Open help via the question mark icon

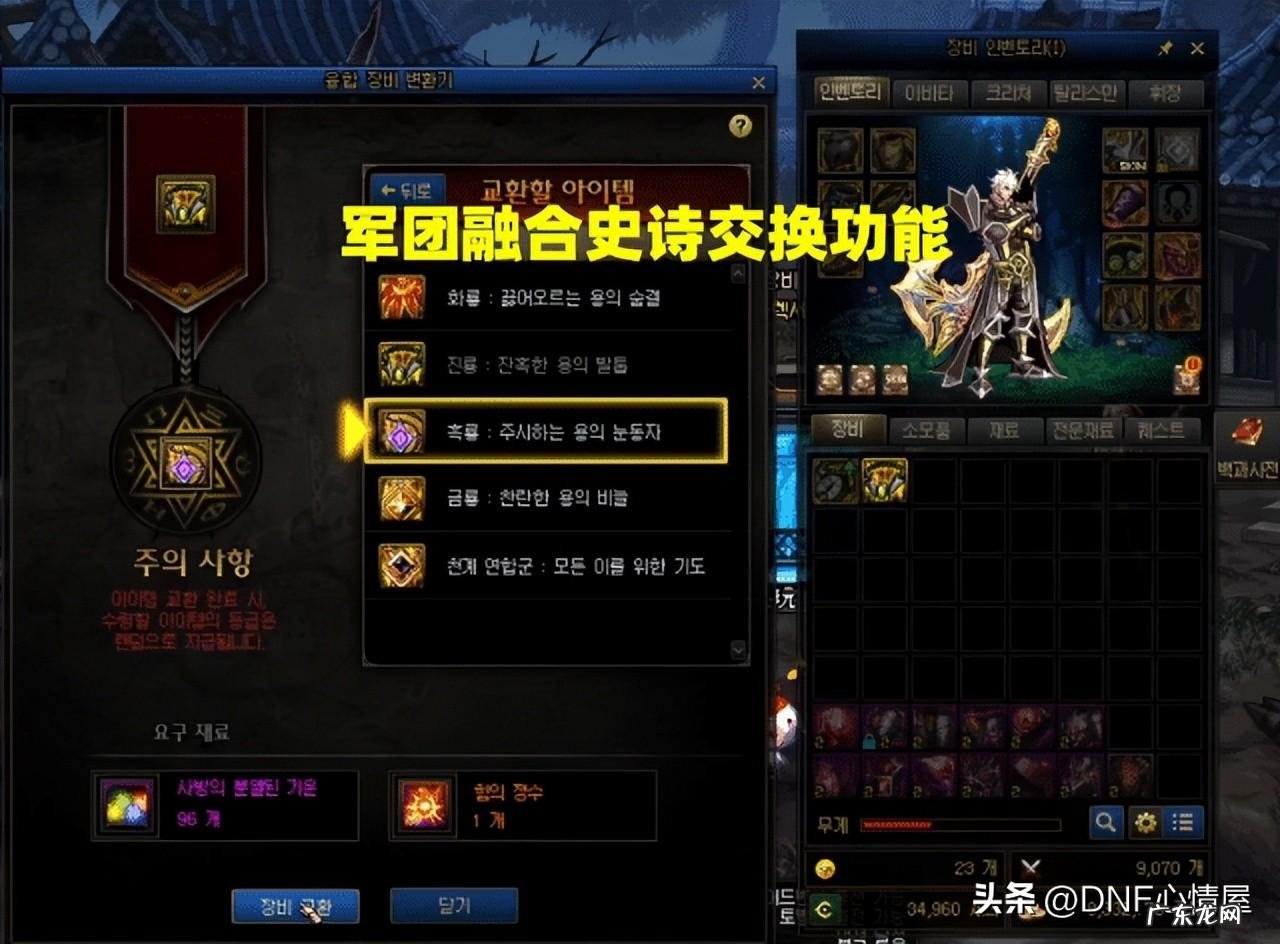(x=738, y=125)
